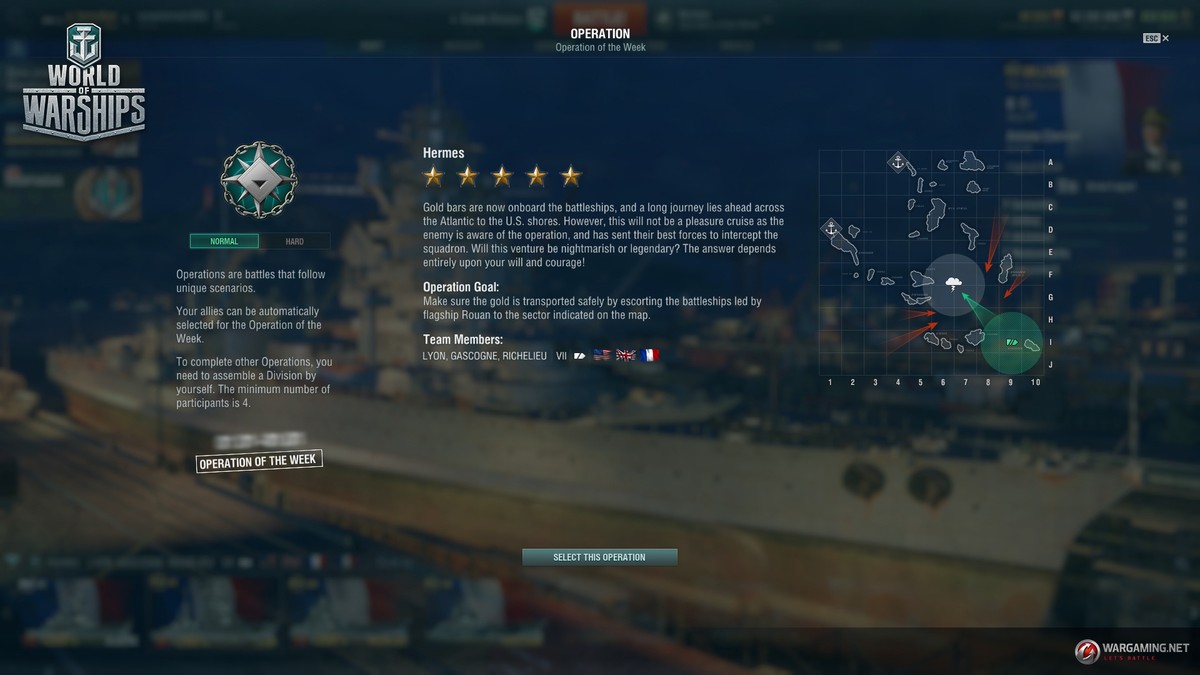The height and width of the screenshot is (675, 1200).
Task: Choose the Normal difficulty option
Action: tap(224, 241)
